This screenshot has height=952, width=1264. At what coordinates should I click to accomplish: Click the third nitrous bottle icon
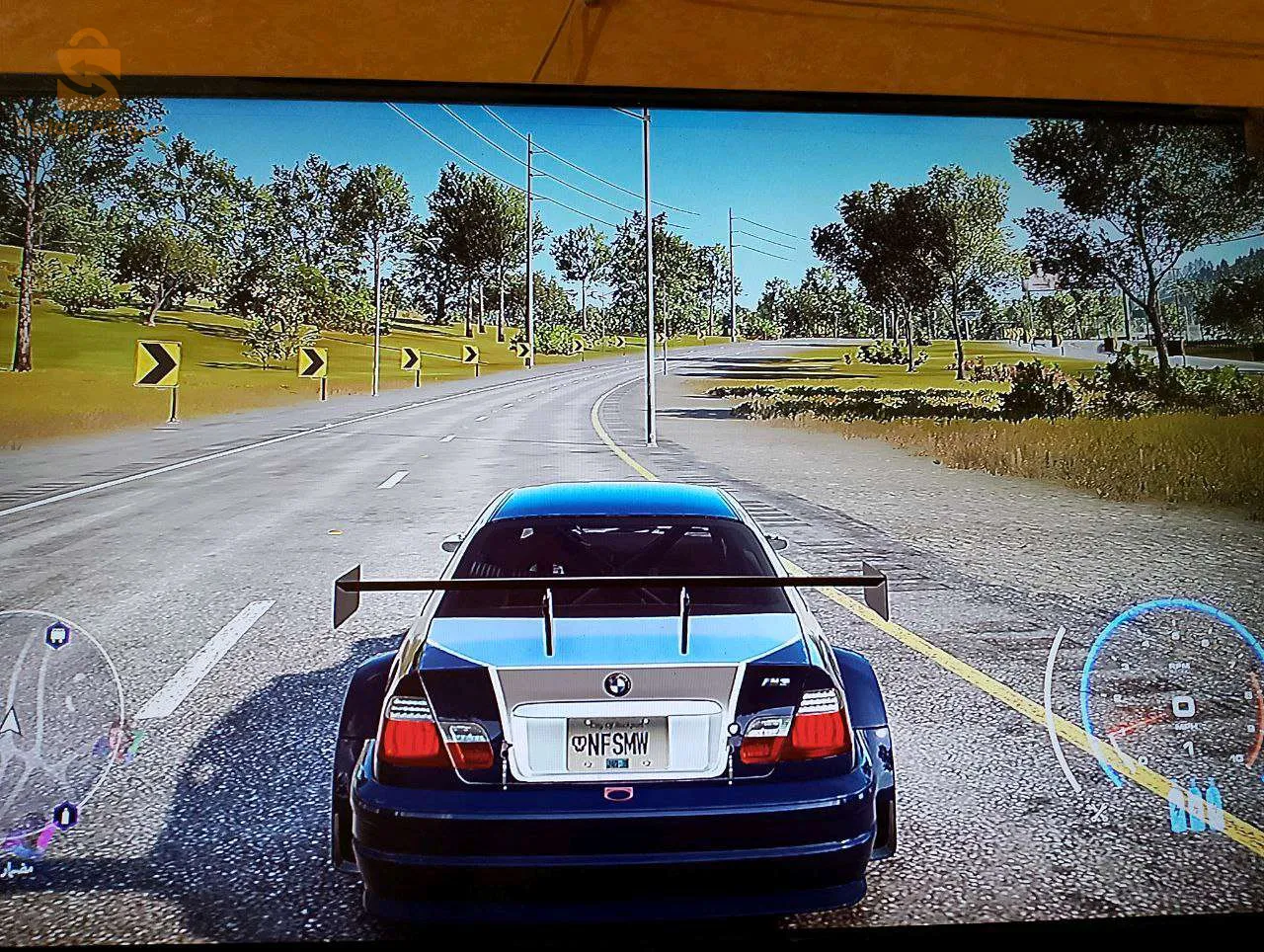(x=1214, y=809)
